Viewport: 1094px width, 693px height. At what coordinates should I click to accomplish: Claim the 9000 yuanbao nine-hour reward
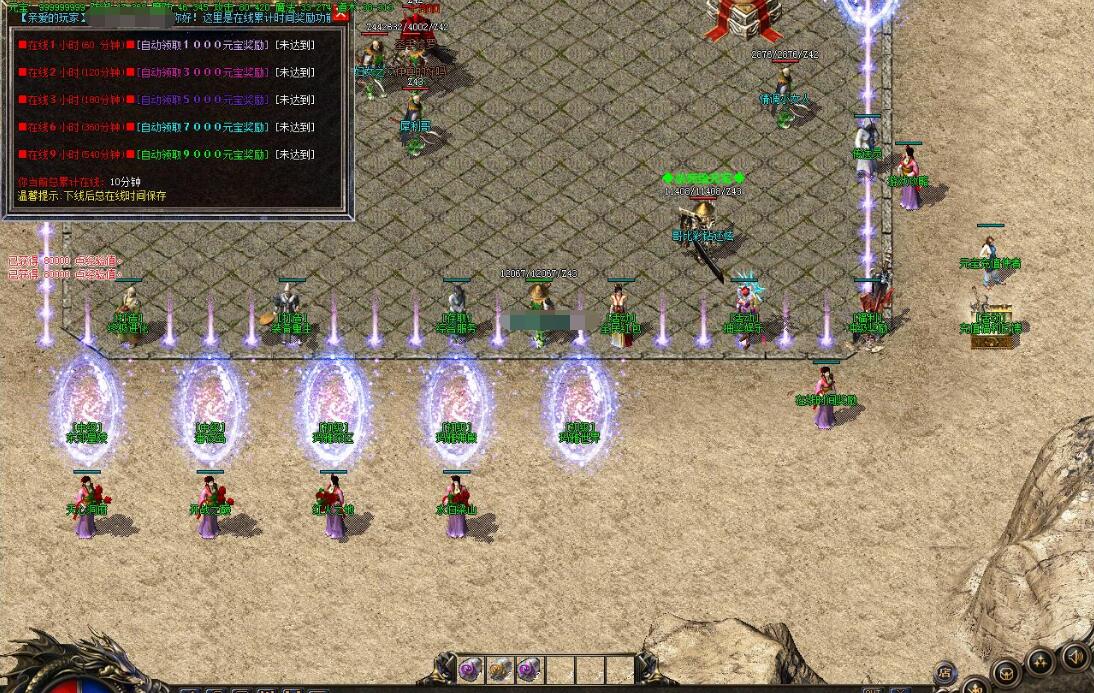[x=203, y=154]
